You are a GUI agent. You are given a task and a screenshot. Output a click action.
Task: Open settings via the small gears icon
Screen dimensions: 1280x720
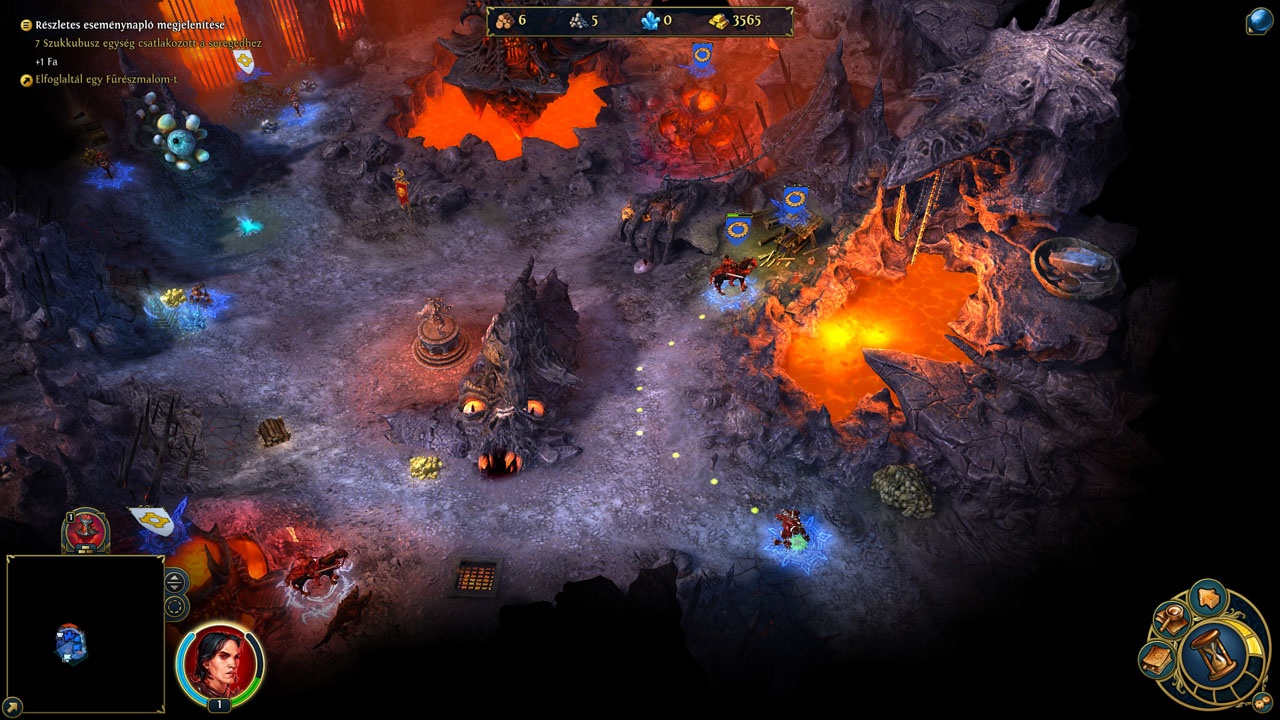click(1262, 702)
